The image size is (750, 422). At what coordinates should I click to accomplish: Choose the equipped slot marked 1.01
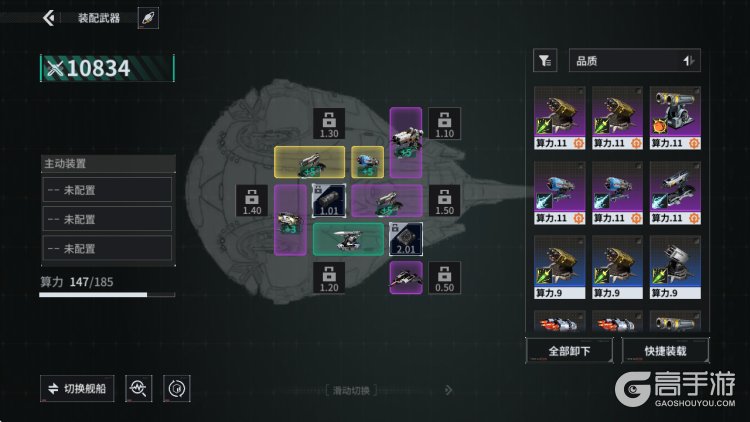(x=329, y=200)
